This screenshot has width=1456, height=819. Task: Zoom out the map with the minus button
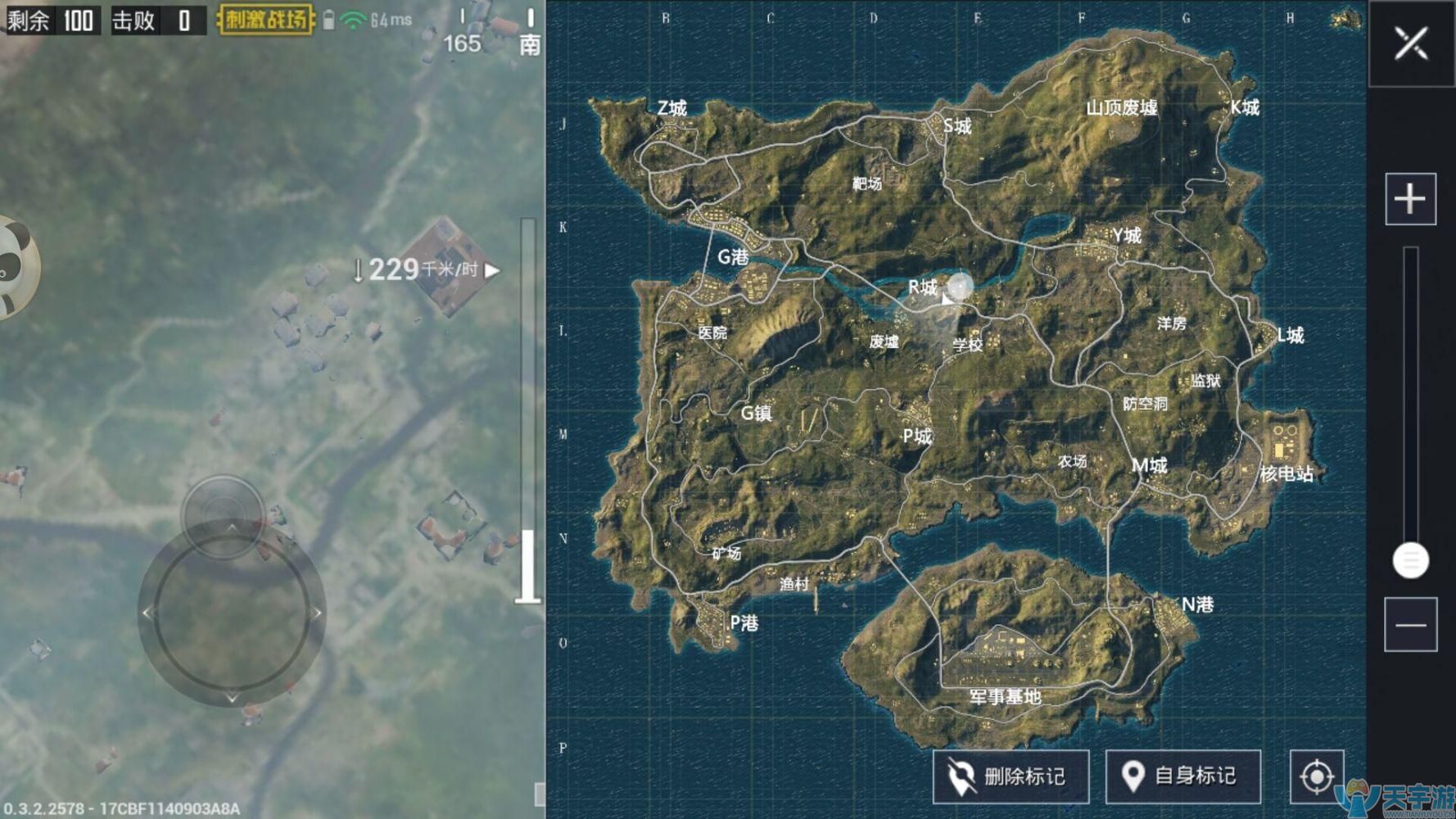[1410, 625]
